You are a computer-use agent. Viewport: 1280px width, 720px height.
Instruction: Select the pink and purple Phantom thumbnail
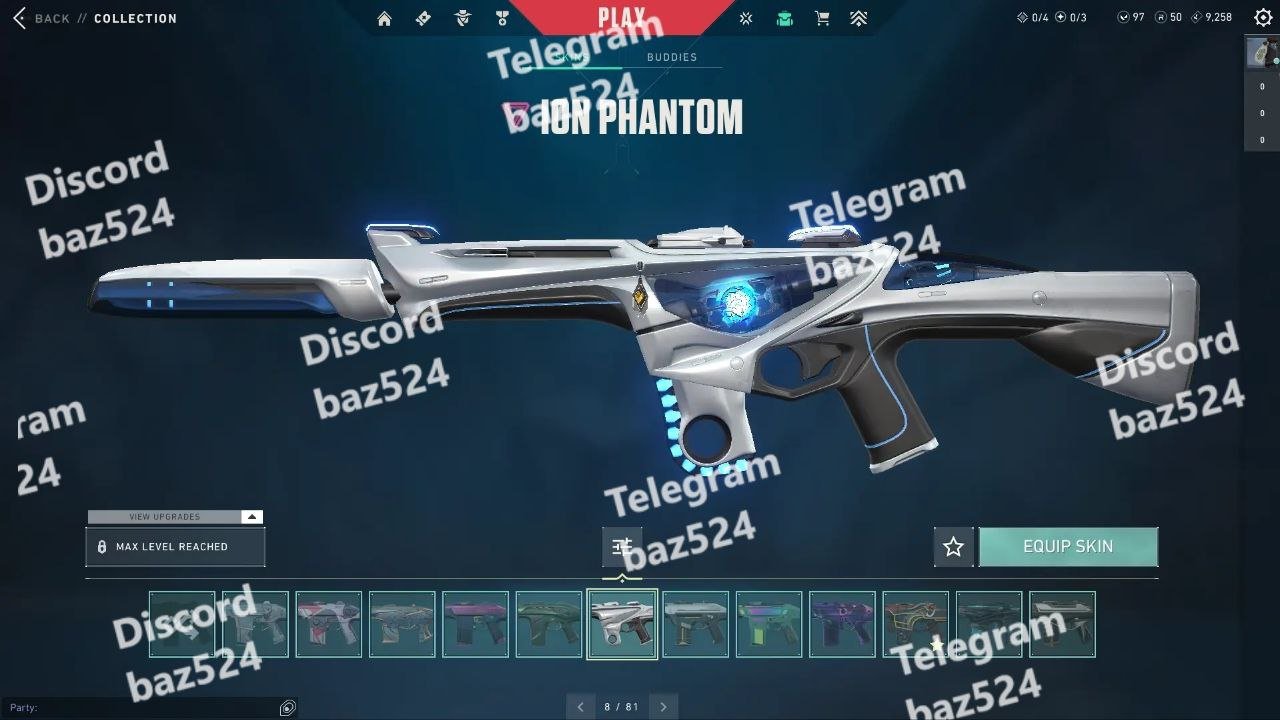coord(475,625)
